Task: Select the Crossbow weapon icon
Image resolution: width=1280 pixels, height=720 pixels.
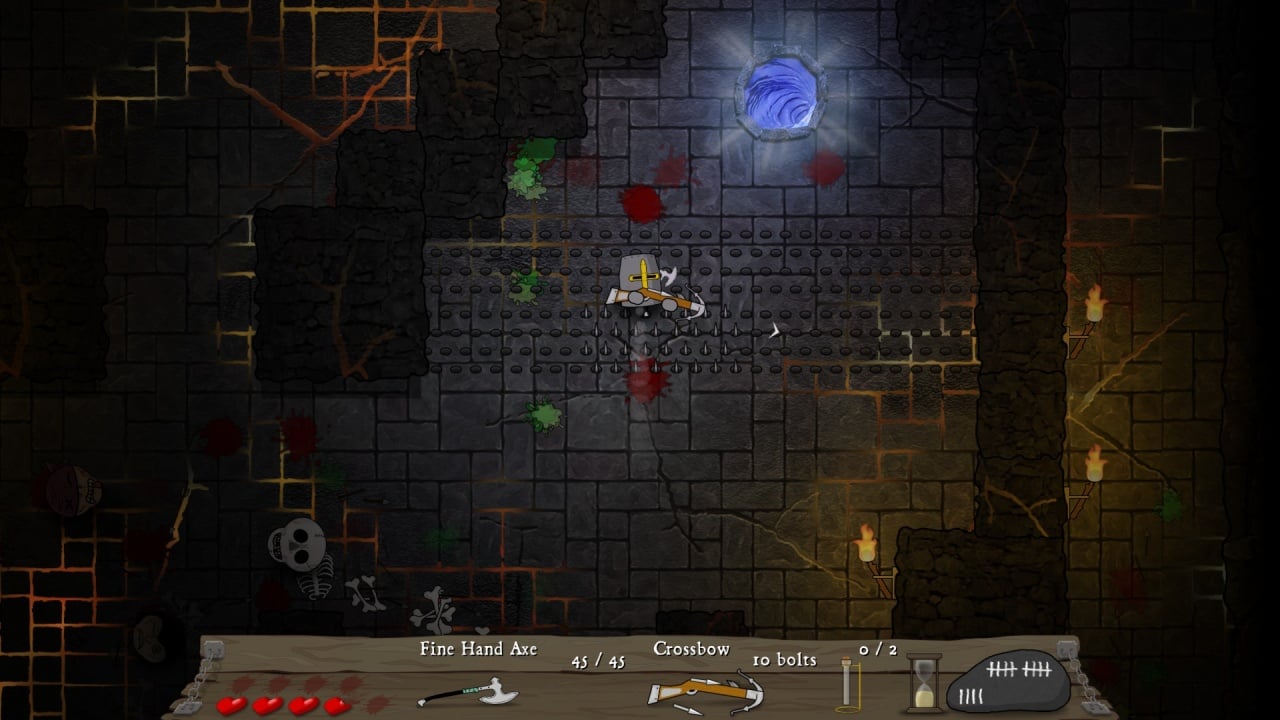Action: tap(705, 693)
